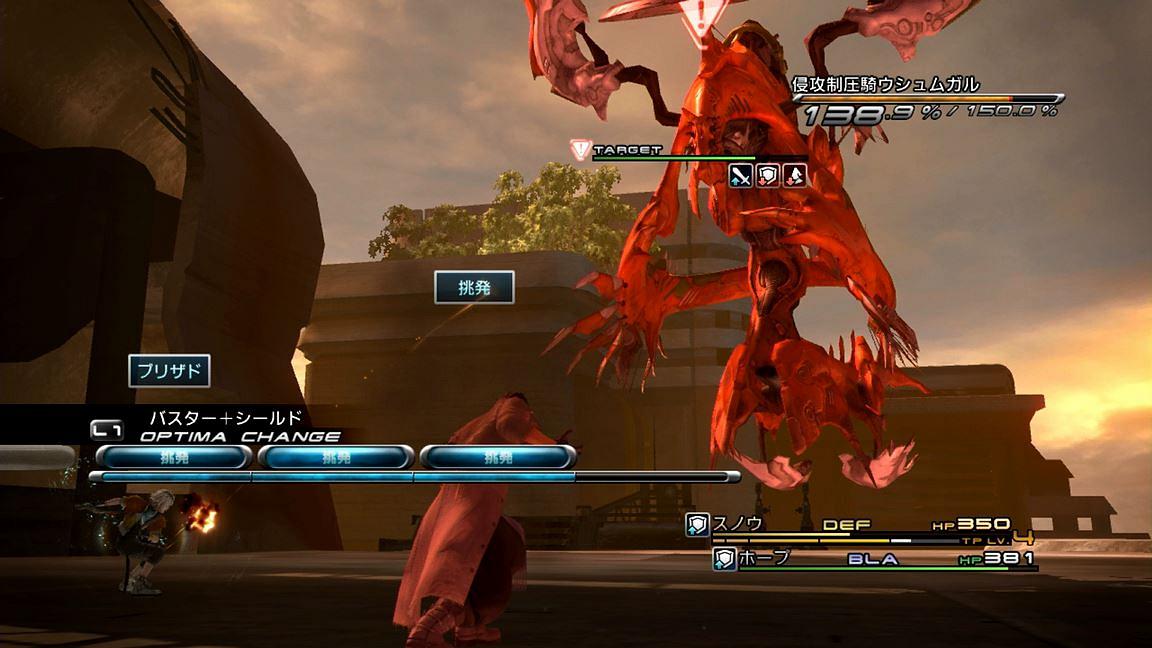Screen dimensions: 1152x648
Task: Click the shield buff icon beside ホープ
Action: [x=724, y=559]
